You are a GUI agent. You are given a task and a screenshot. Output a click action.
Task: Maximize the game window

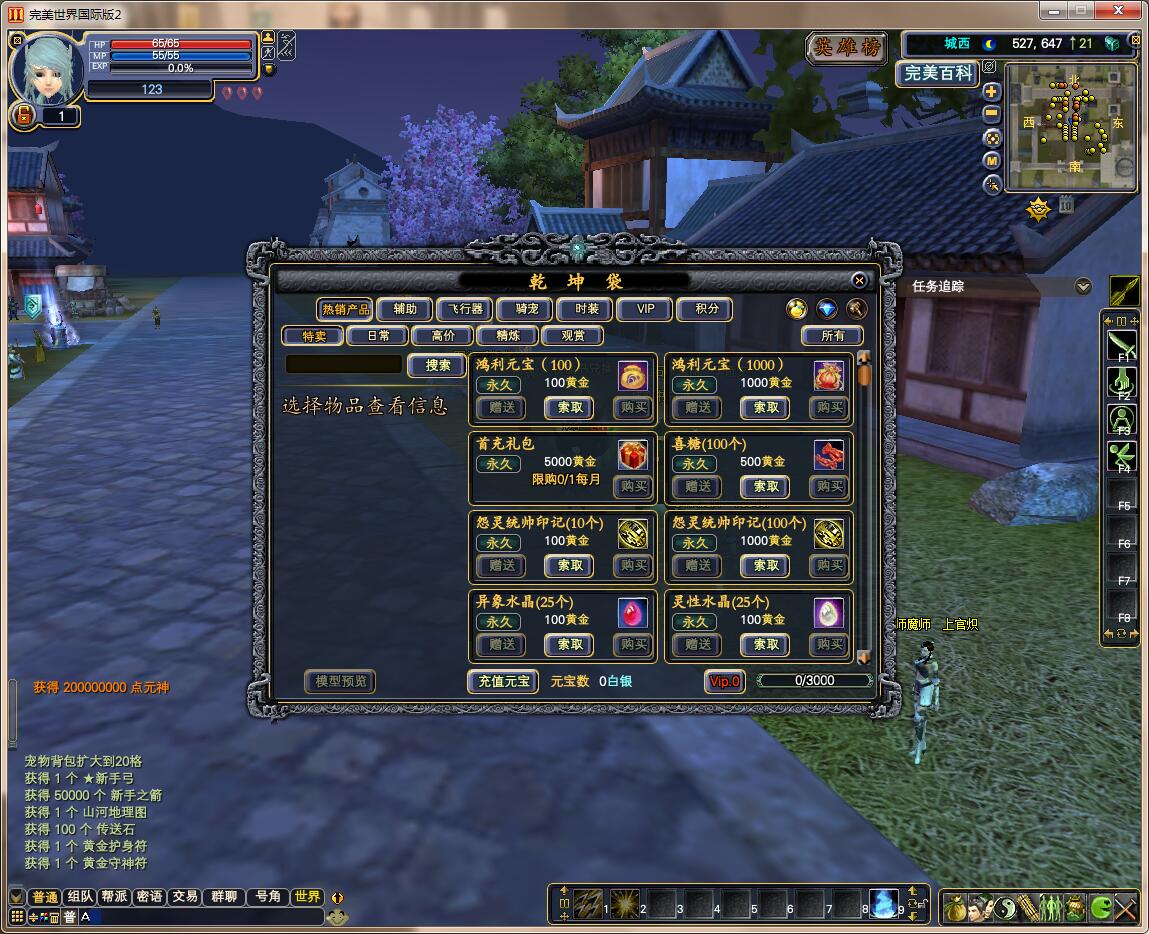[1081, 10]
